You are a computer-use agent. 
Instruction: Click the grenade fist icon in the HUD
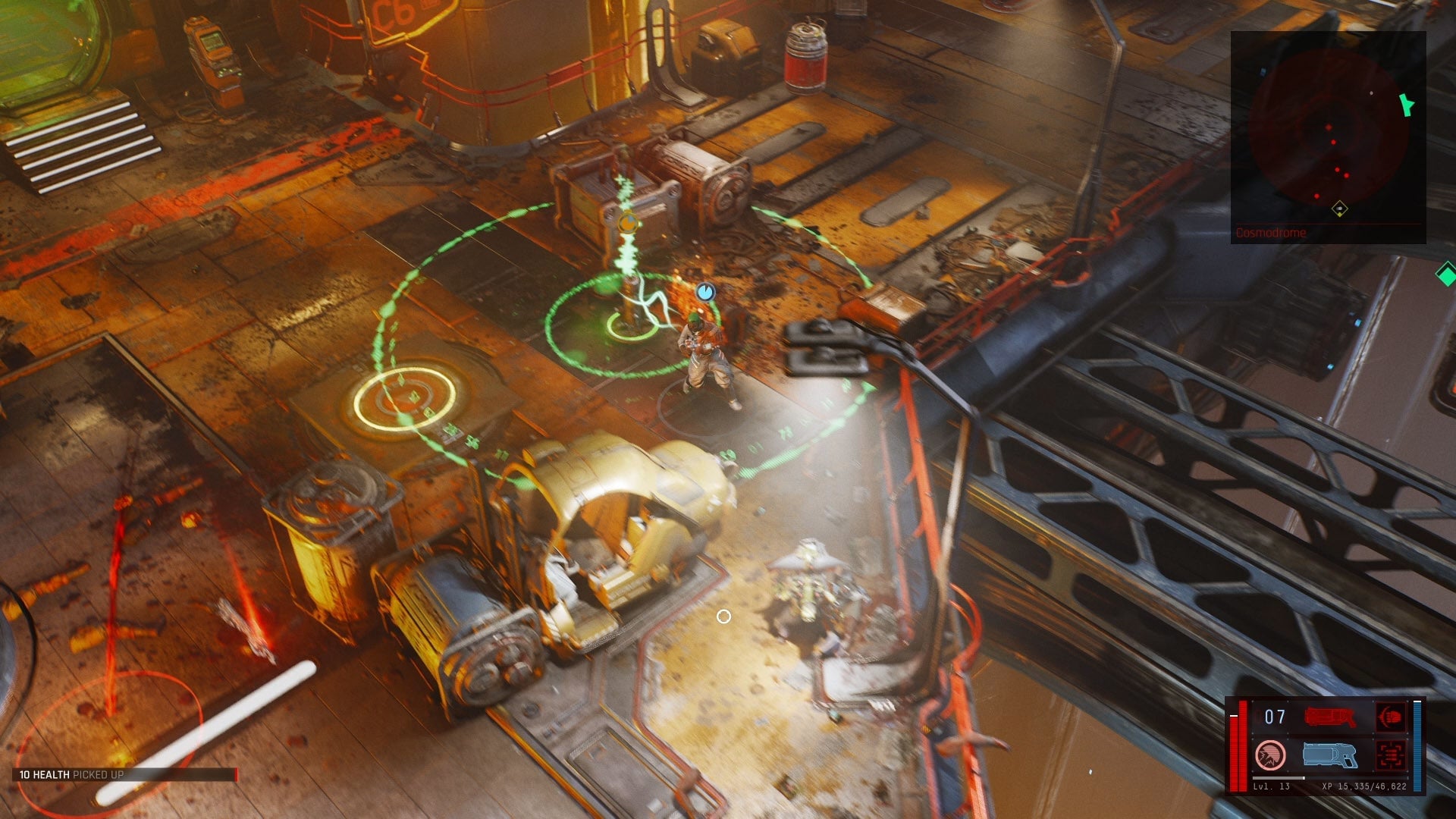(x=1391, y=716)
